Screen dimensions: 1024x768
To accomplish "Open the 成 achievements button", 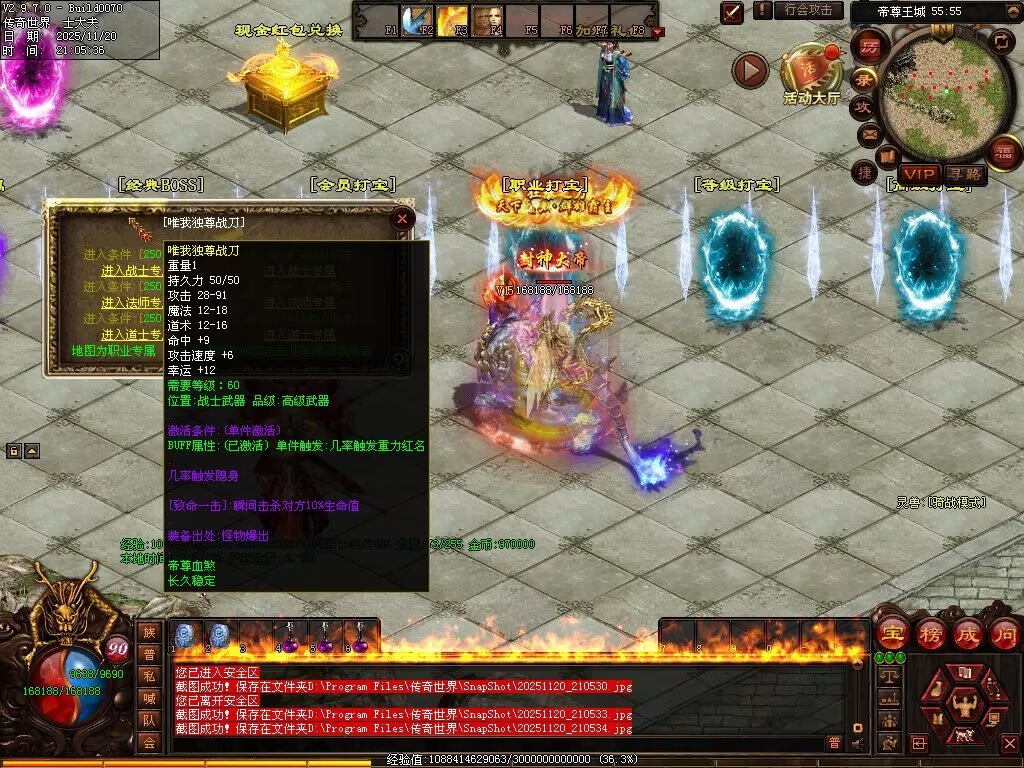I will [968, 634].
